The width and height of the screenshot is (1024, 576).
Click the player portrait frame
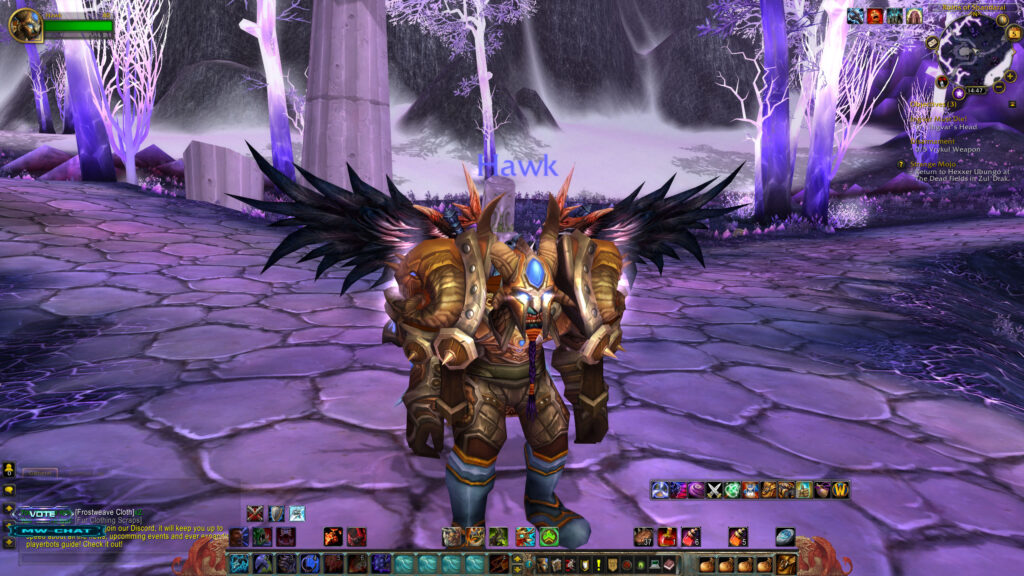24,24
